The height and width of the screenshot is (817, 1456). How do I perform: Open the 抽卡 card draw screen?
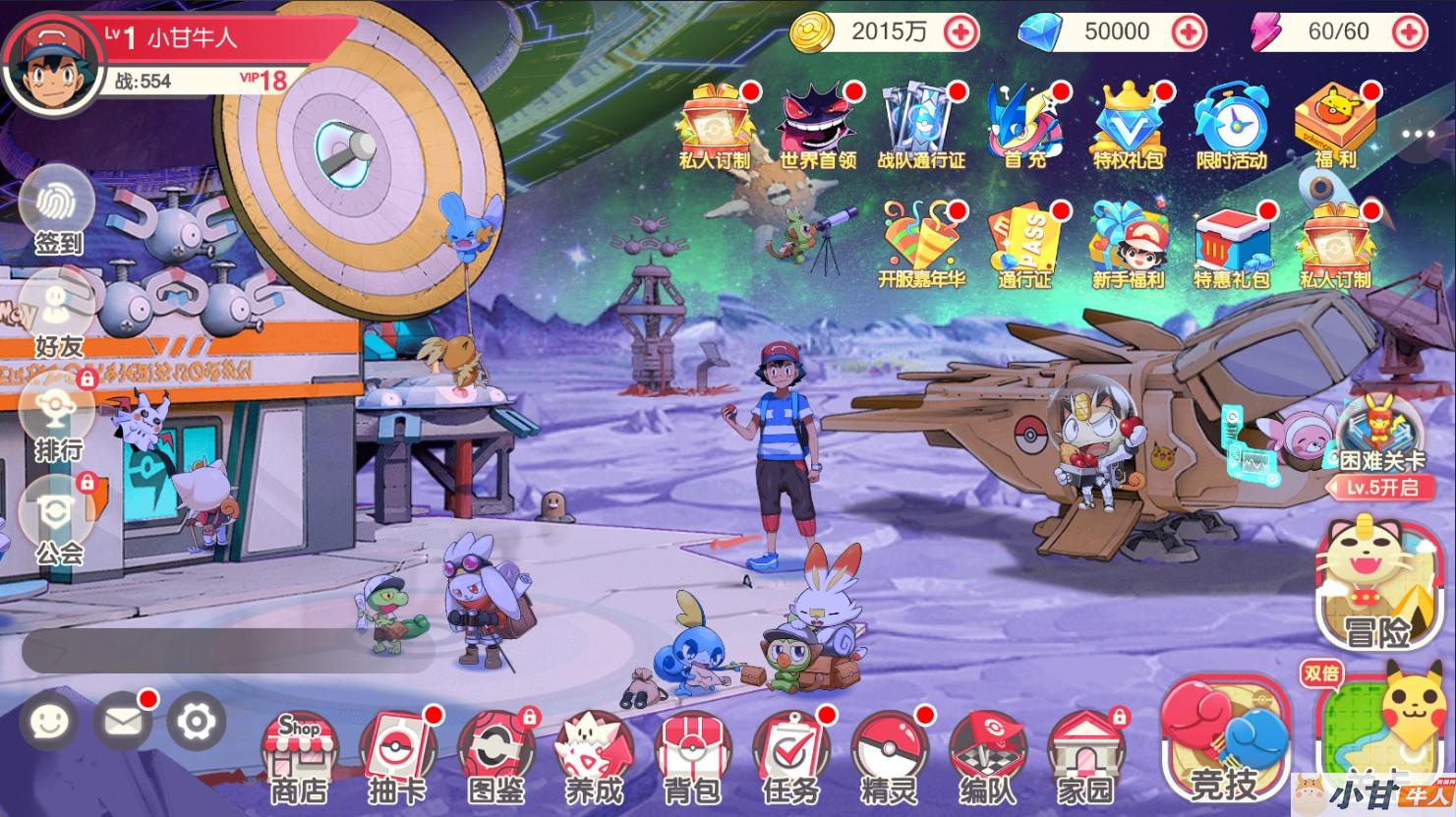[397, 756]
